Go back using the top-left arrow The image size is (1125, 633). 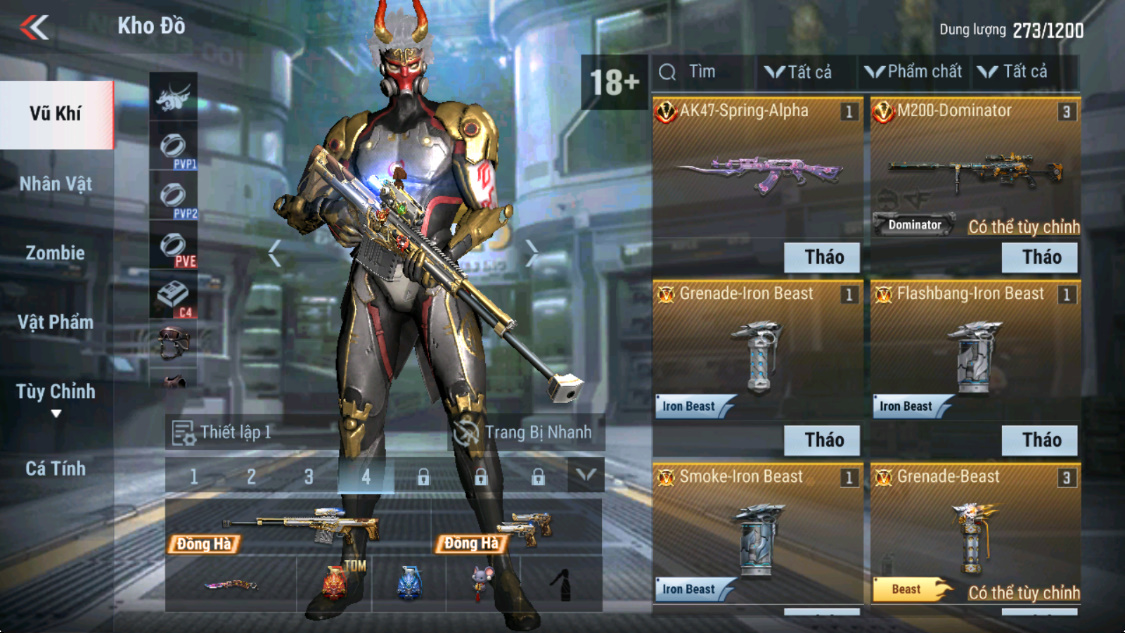tap(34, 27)
